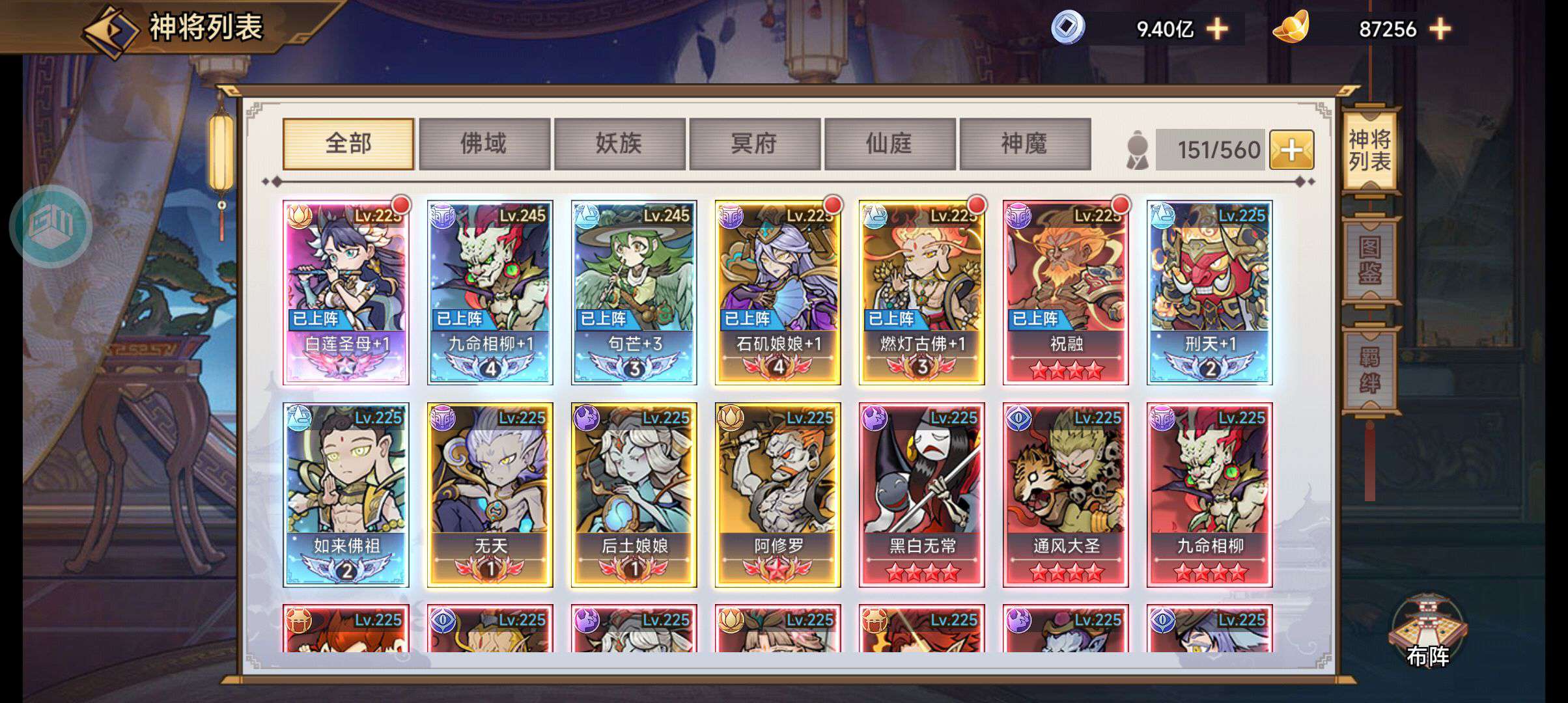
Task: Select the 白莲圣母+1 hero card
Action: point(346,293)
